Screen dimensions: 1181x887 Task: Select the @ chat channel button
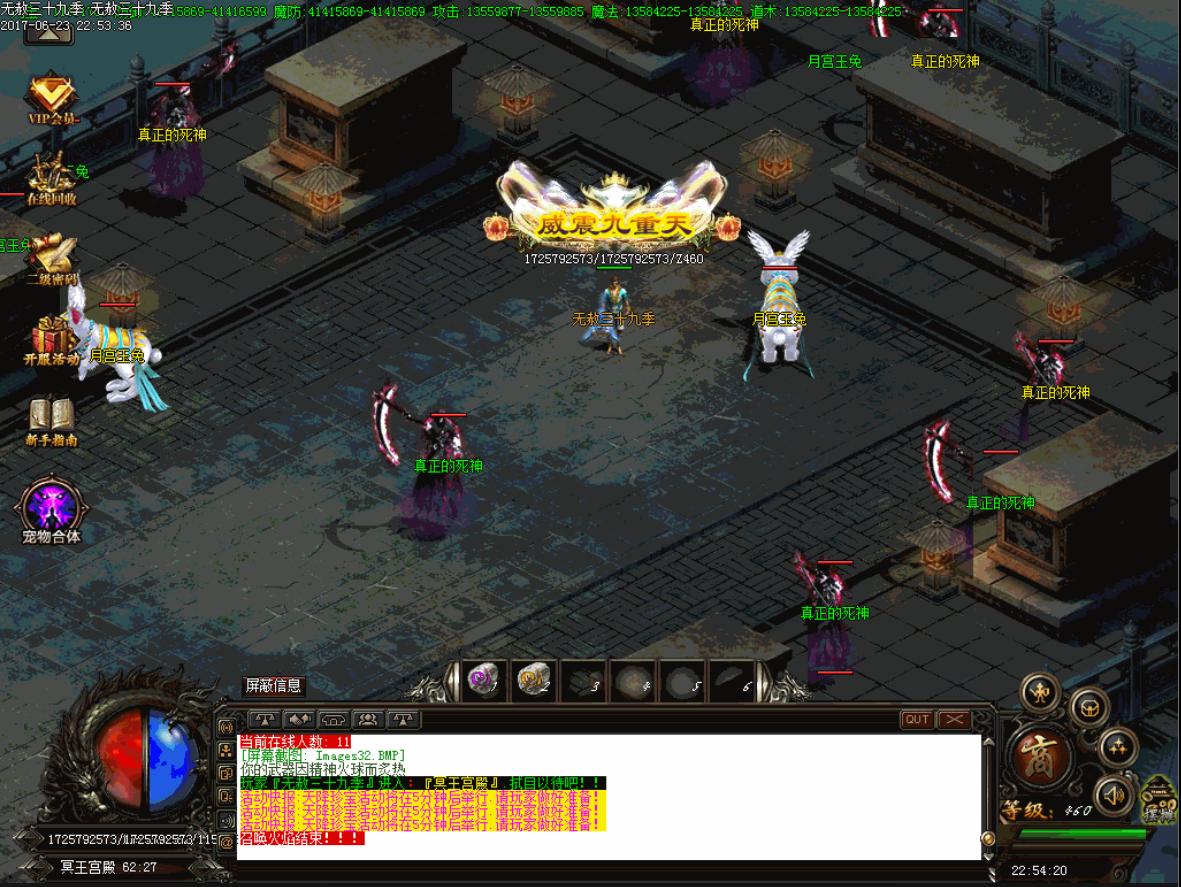tap(226, 842)
